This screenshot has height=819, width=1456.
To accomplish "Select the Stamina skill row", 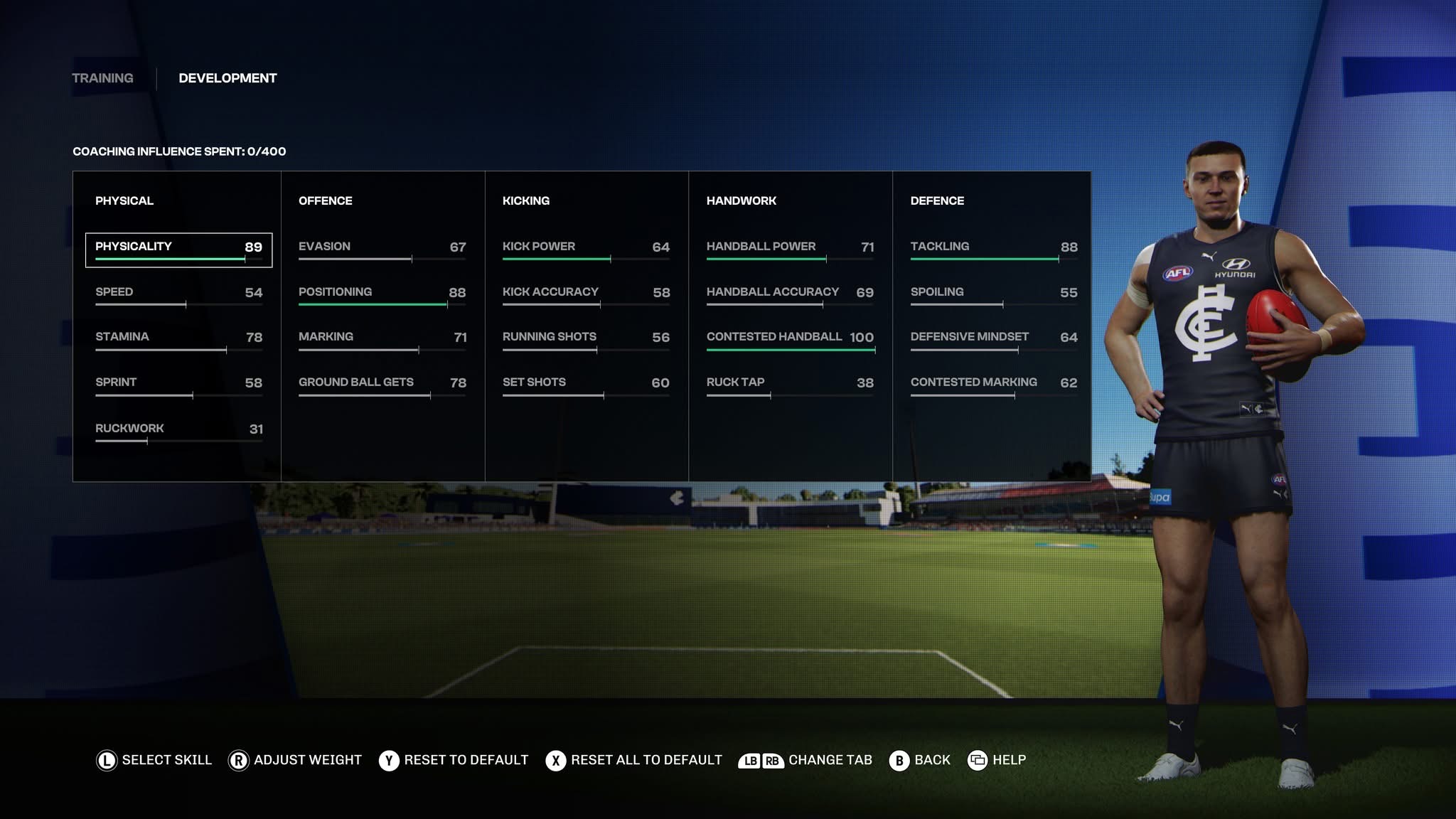I will pos(178,339).
